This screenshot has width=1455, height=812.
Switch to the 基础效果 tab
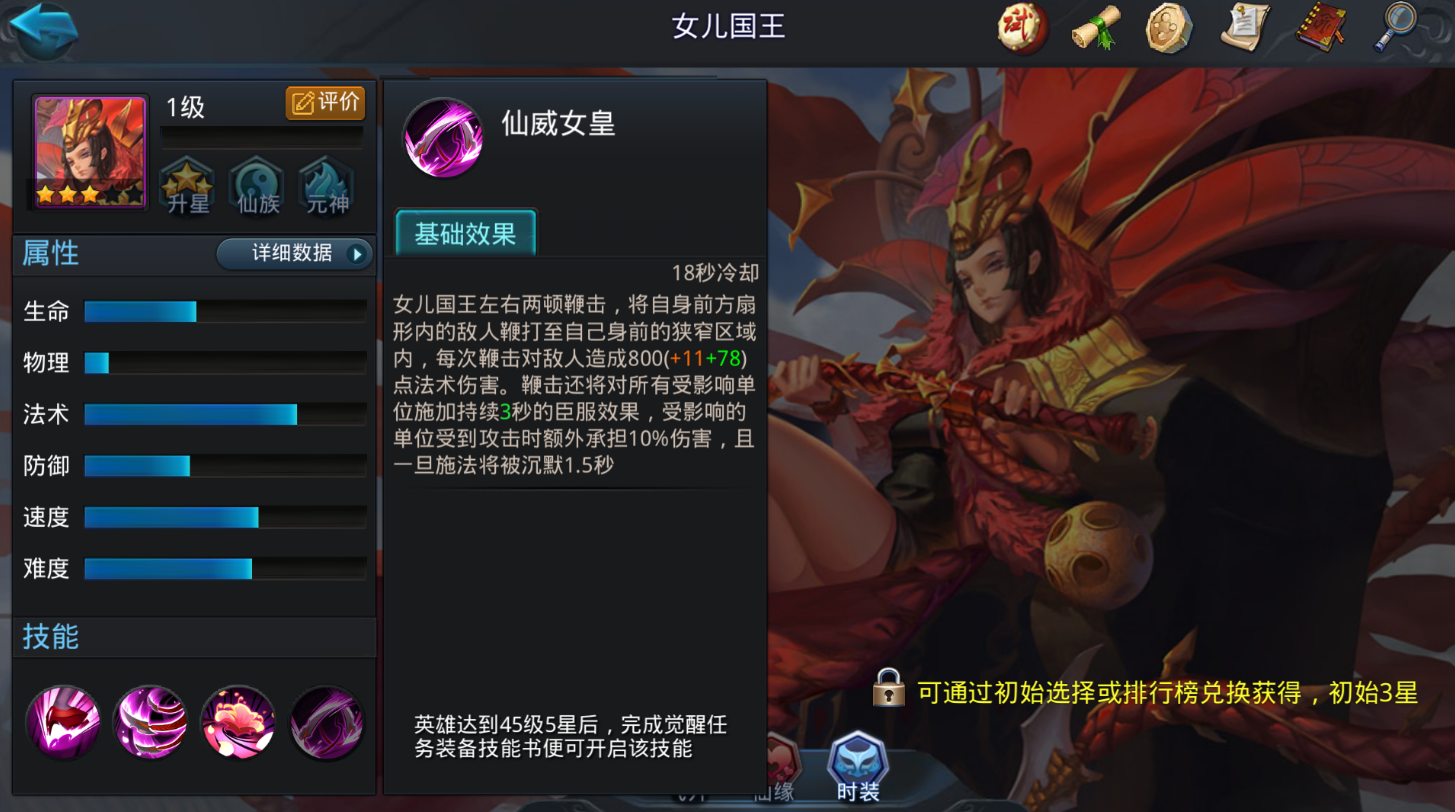tap(464, 231)
